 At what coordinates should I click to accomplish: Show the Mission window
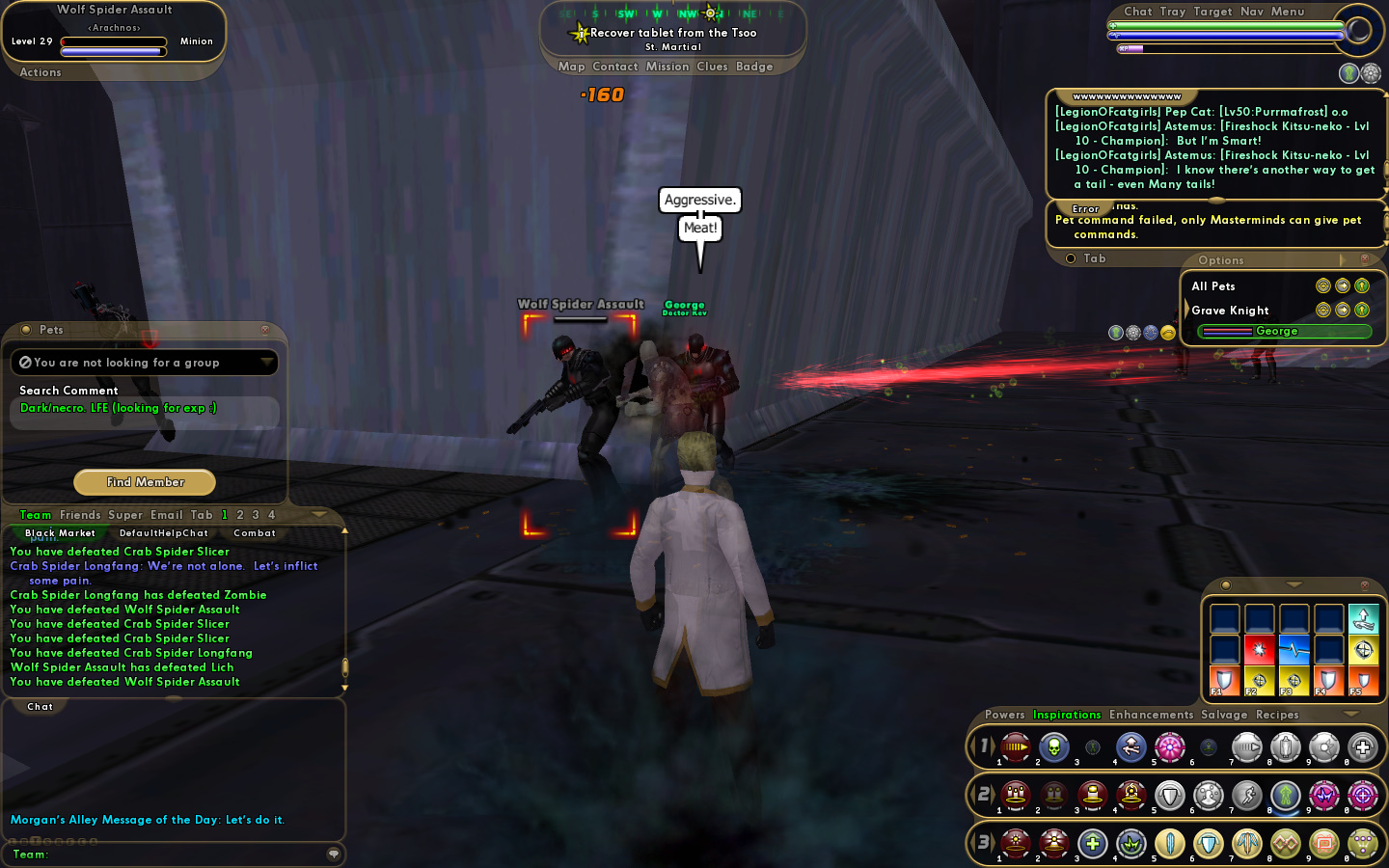pos(667,67)
